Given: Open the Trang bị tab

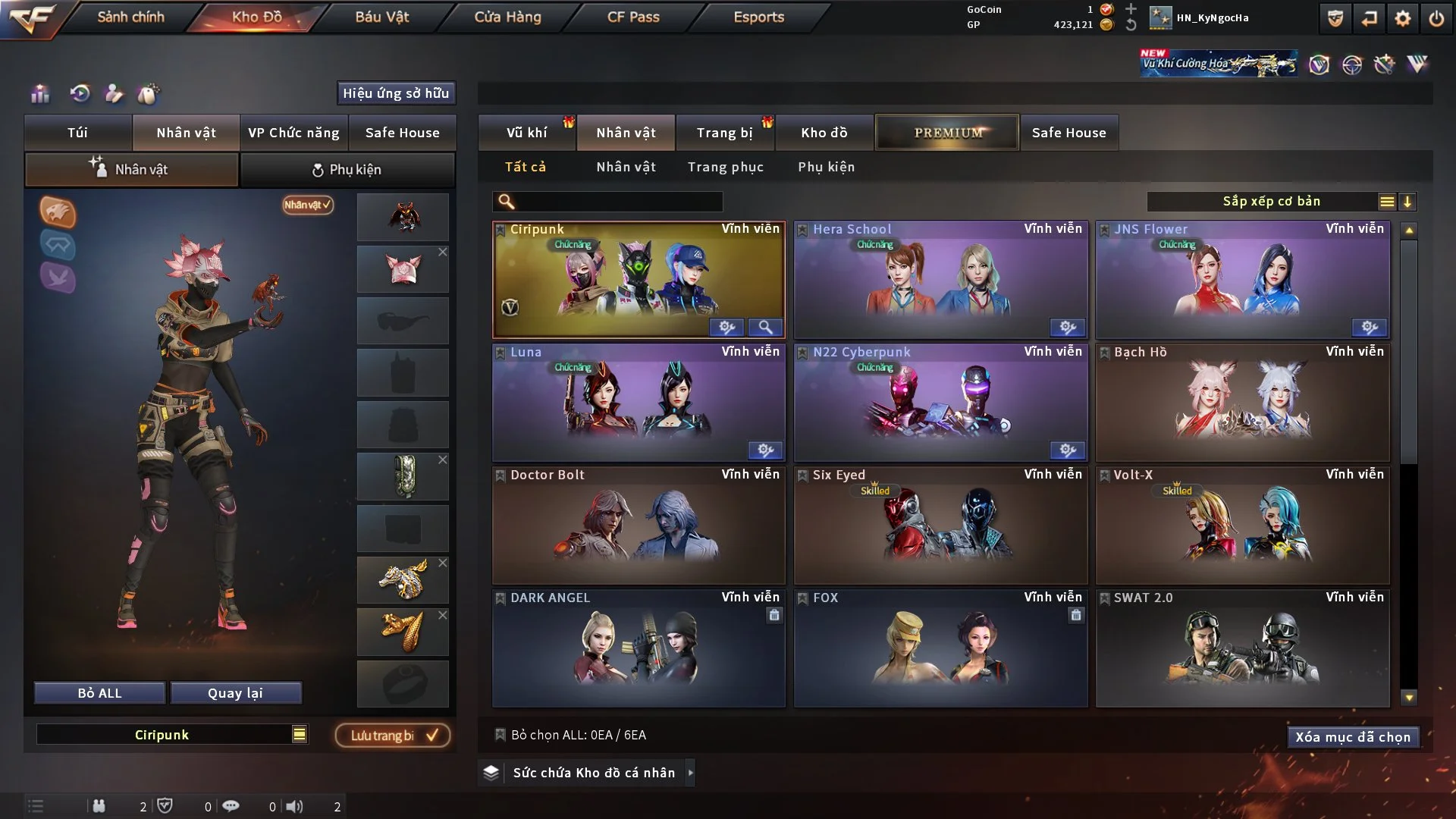Looking at the screenshot, I should coord(724,133).
